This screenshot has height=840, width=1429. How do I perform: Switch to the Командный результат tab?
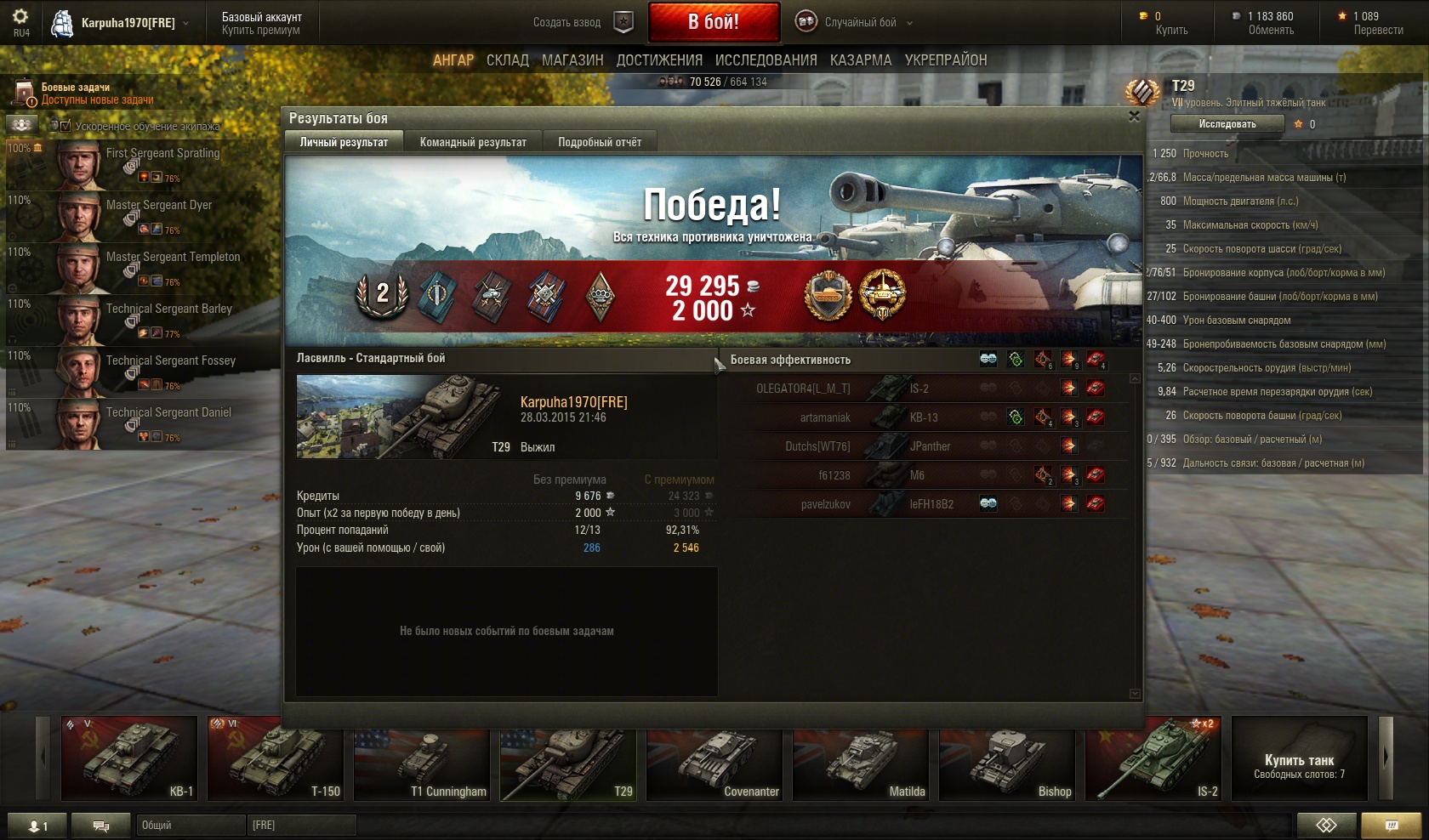(473, 142)
